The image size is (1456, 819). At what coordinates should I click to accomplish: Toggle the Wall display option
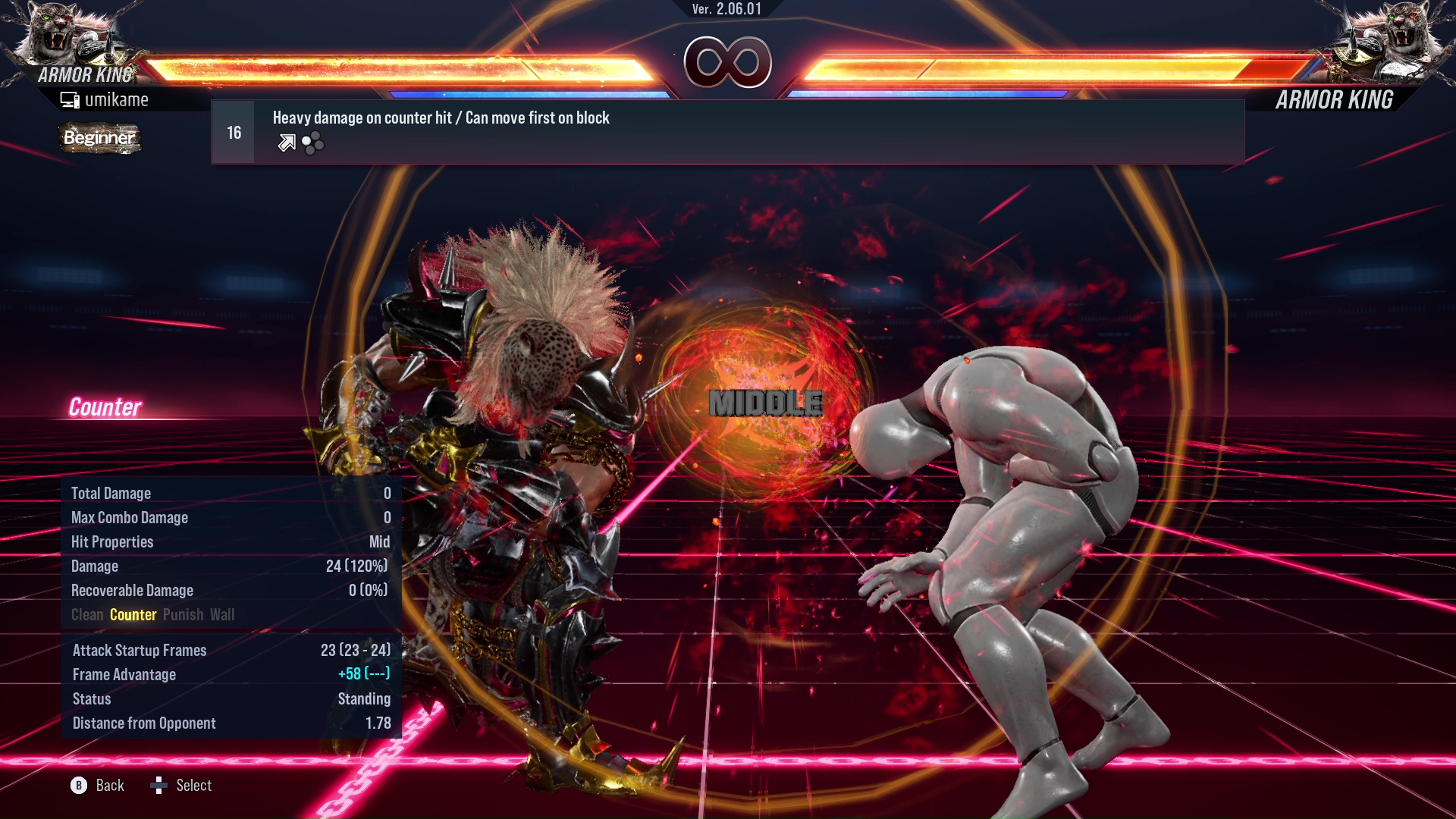224,614
